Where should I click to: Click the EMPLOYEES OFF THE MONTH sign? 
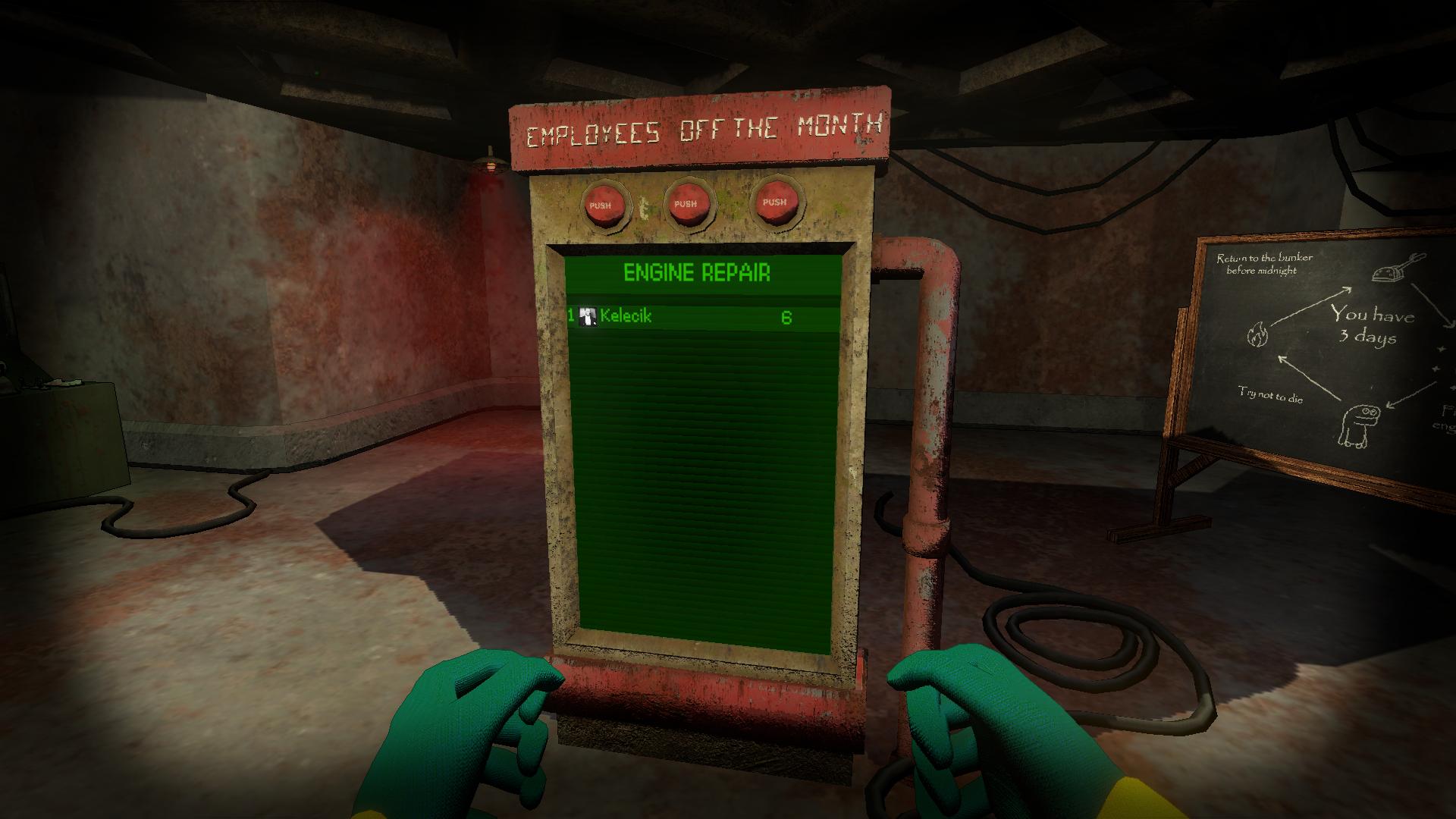[x=705, y=130]
